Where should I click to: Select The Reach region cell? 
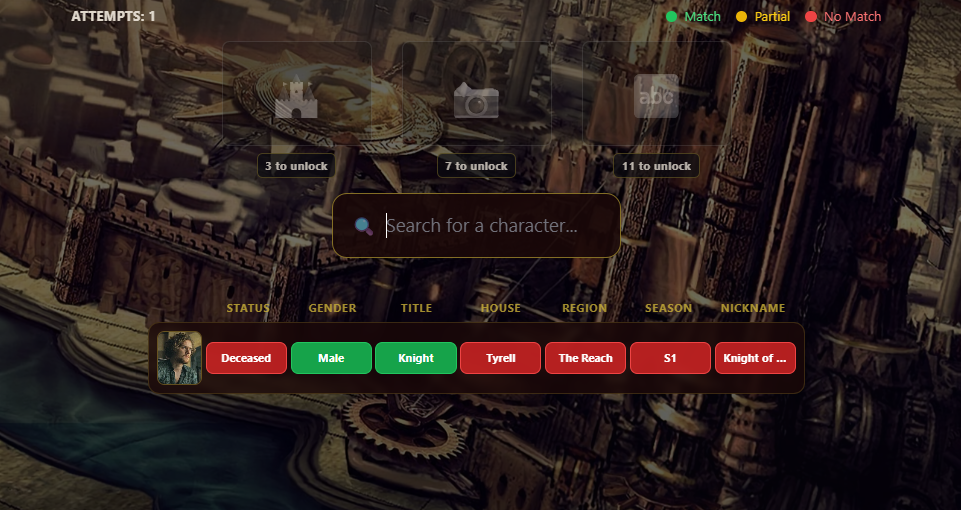tap(585, 358)
